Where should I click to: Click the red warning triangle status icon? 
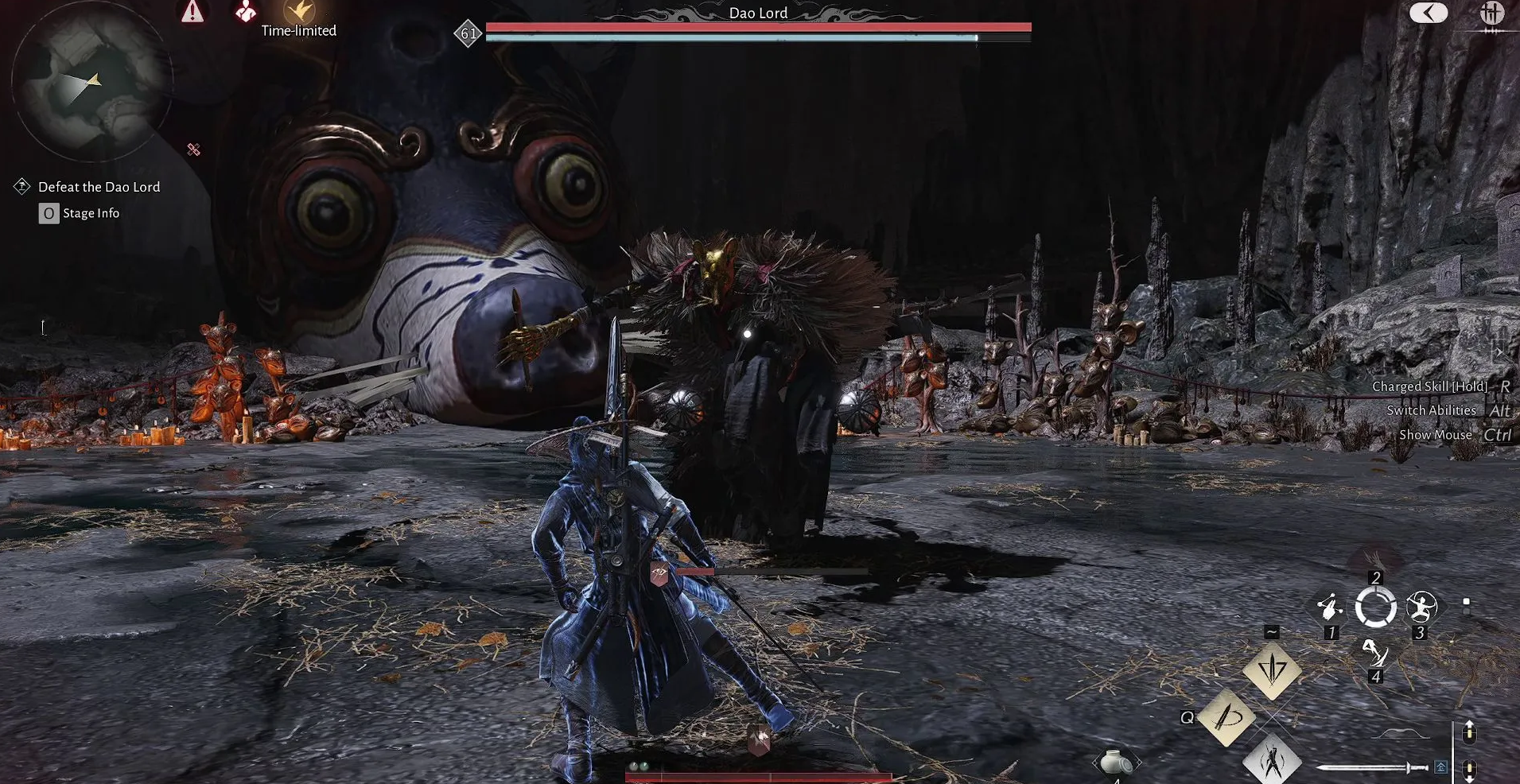192,12
